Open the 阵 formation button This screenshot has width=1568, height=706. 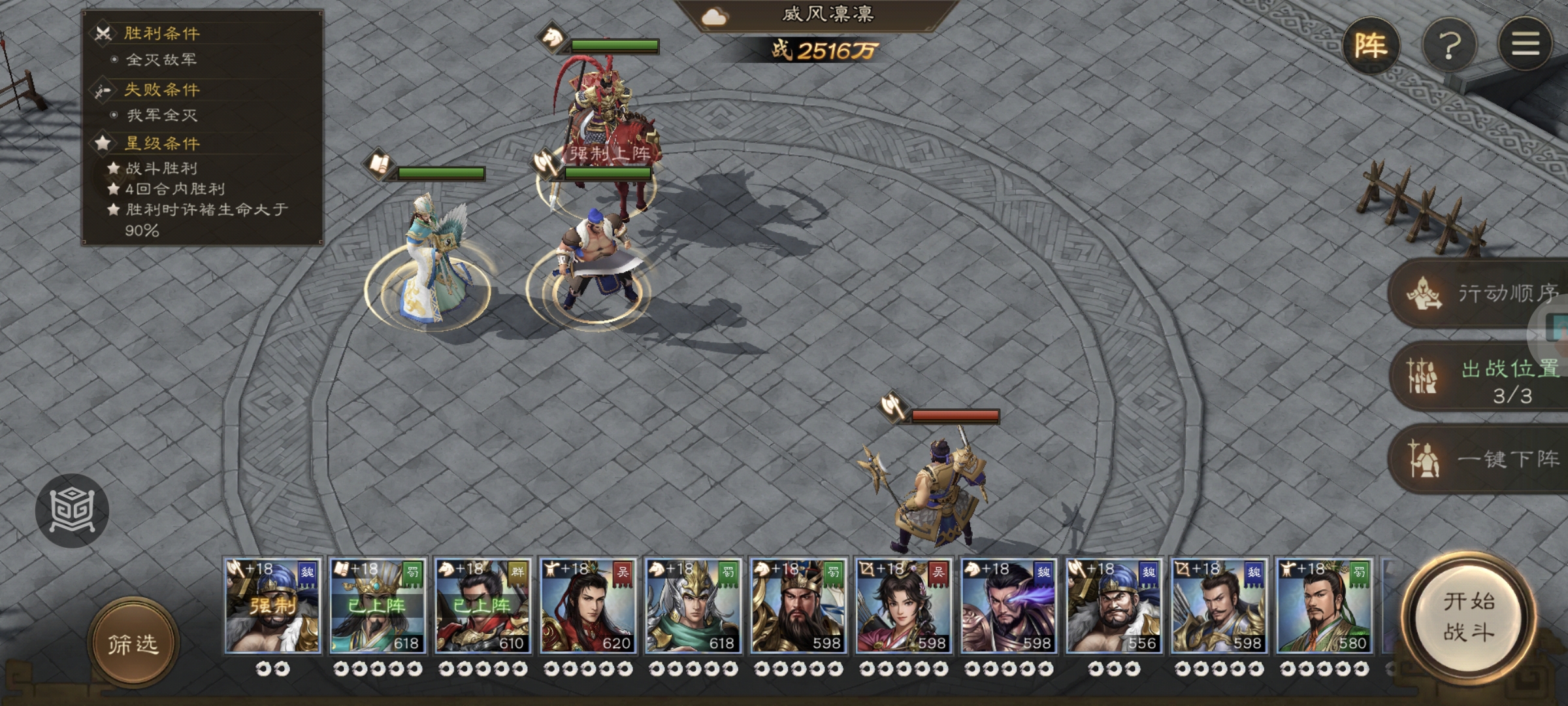click(1371, 46)
